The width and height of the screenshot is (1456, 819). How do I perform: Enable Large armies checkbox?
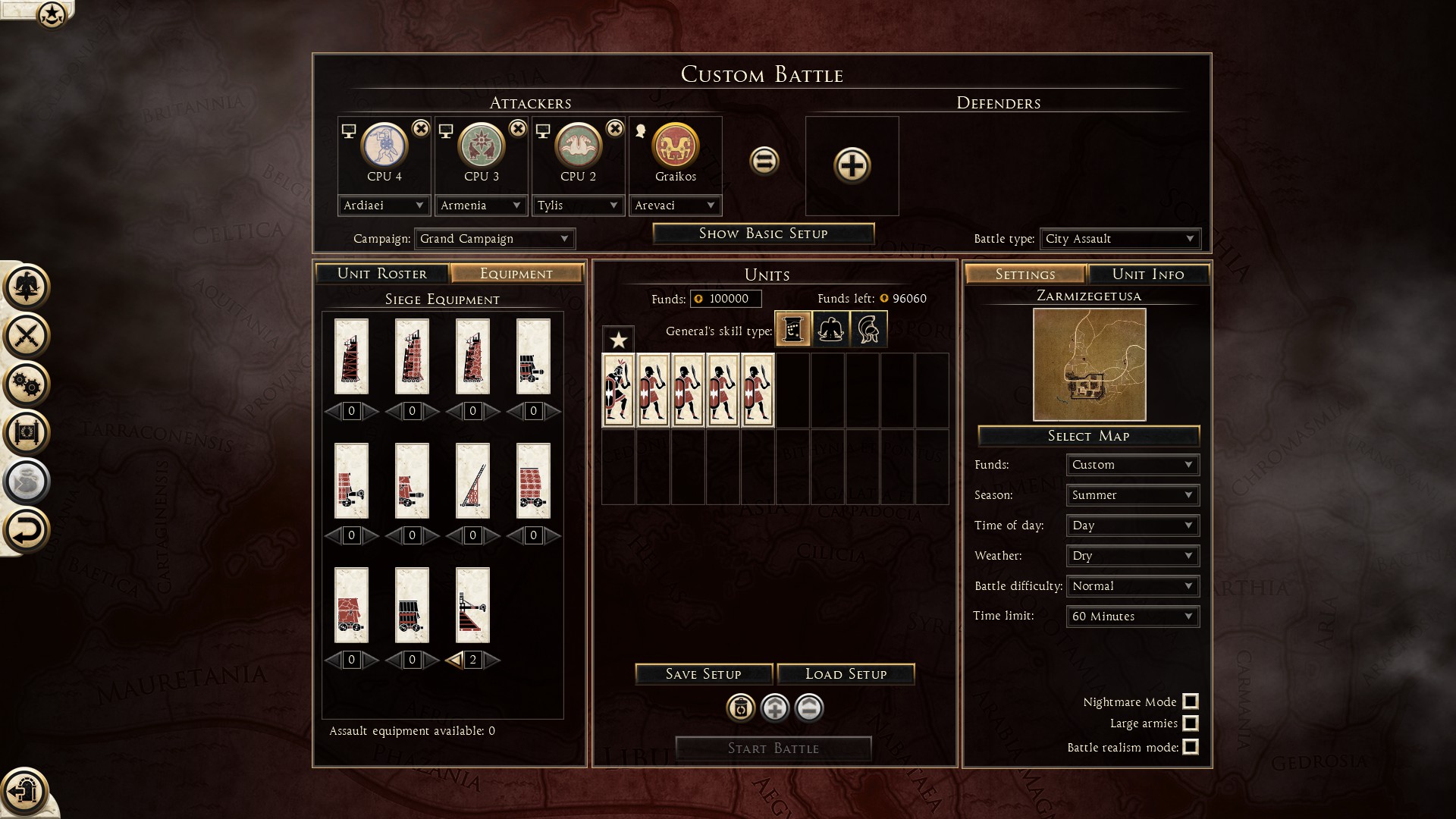pos(1191,723)
